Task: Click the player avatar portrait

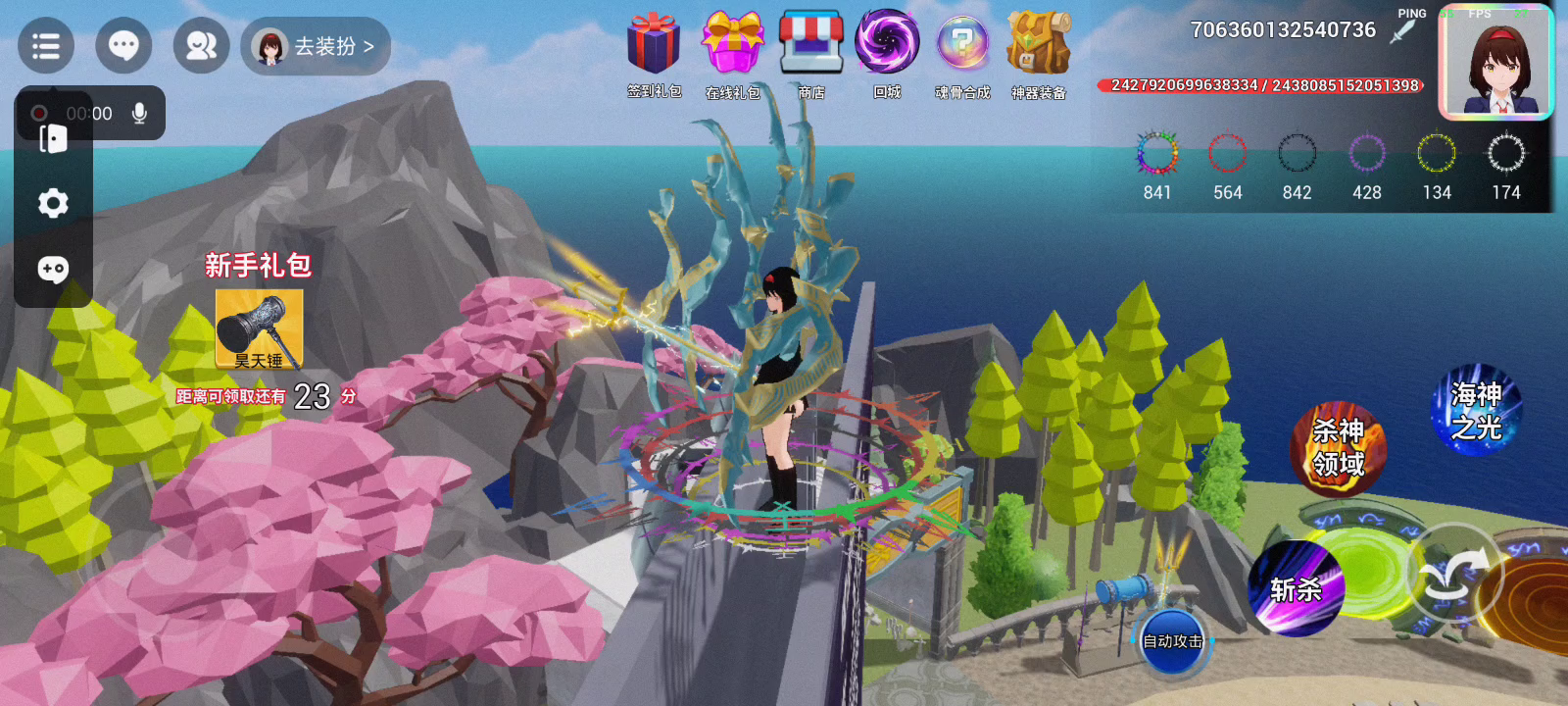Action: pos(1495,65)
